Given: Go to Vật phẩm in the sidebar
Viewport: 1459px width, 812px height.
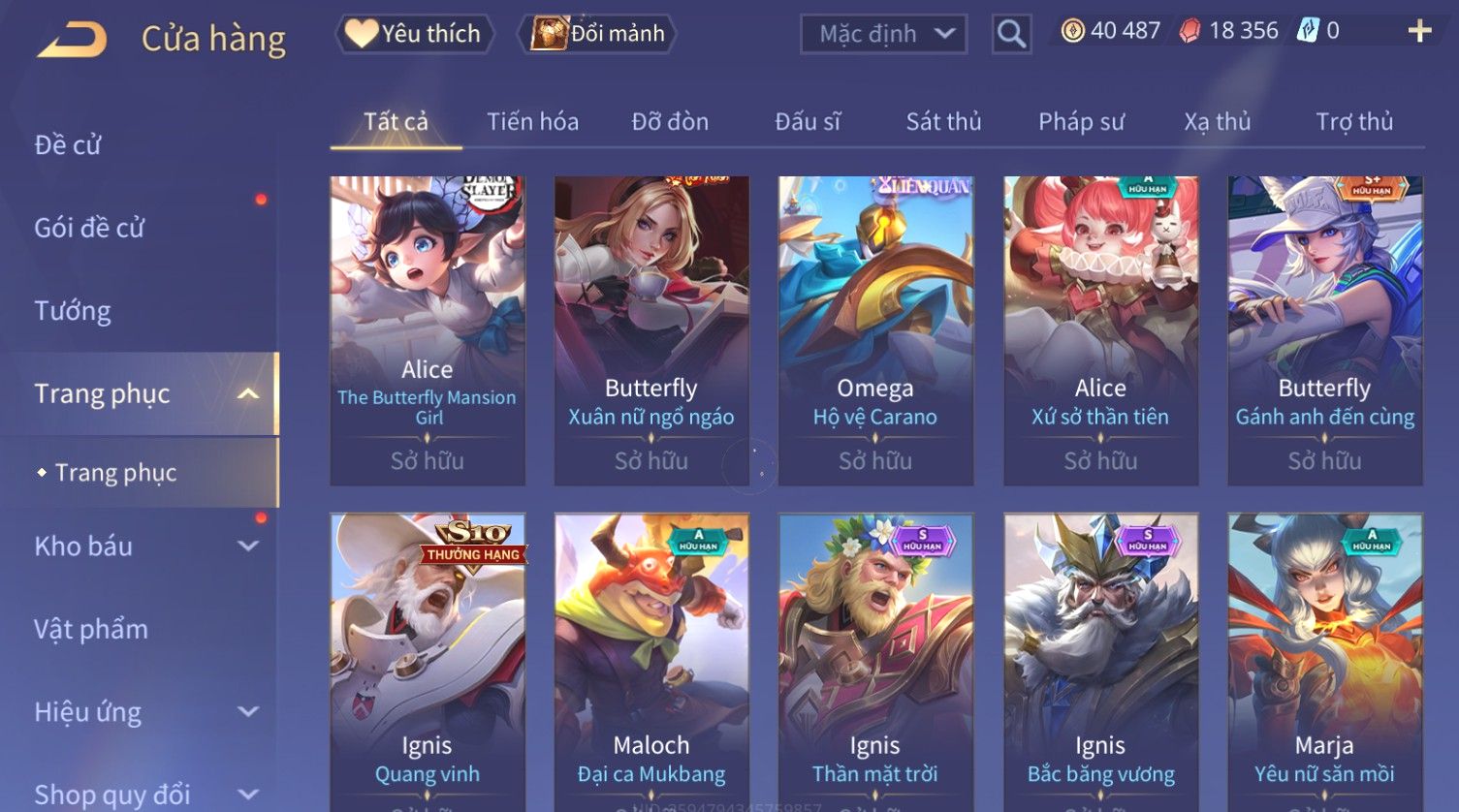Looking at the screenshot, I should click(91, 630).
